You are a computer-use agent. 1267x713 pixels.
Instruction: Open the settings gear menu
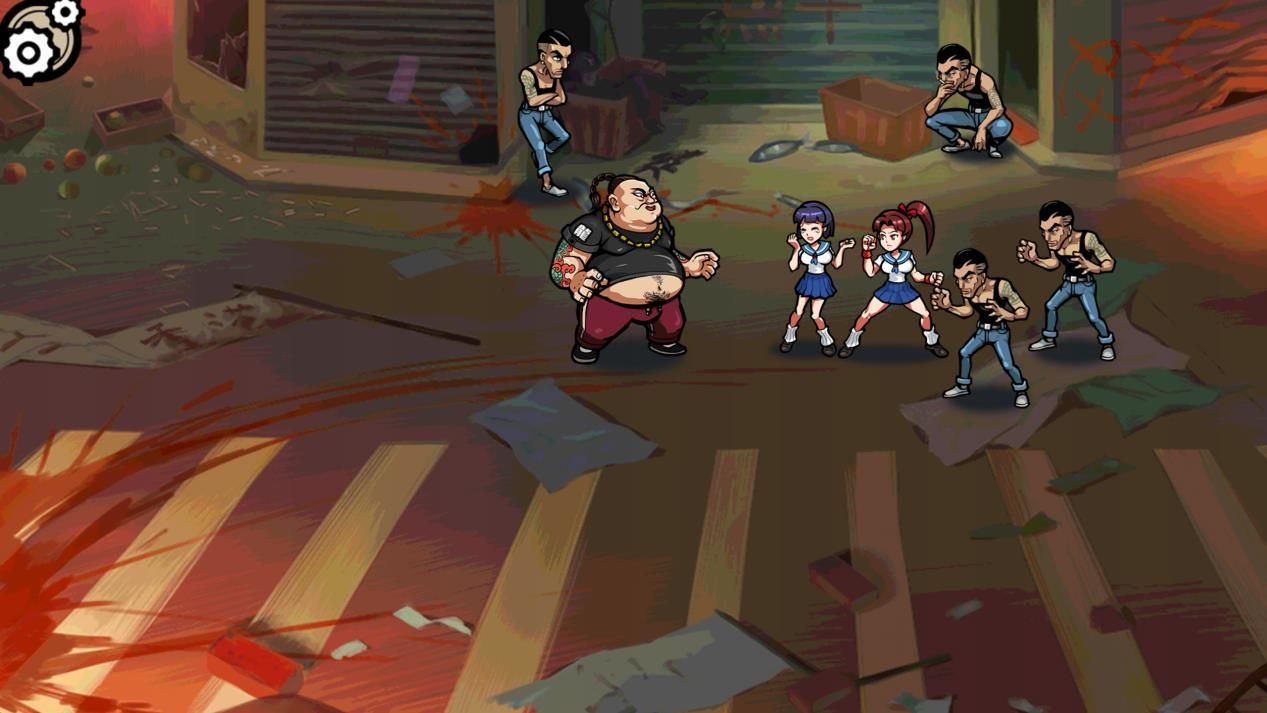(38, 40)
